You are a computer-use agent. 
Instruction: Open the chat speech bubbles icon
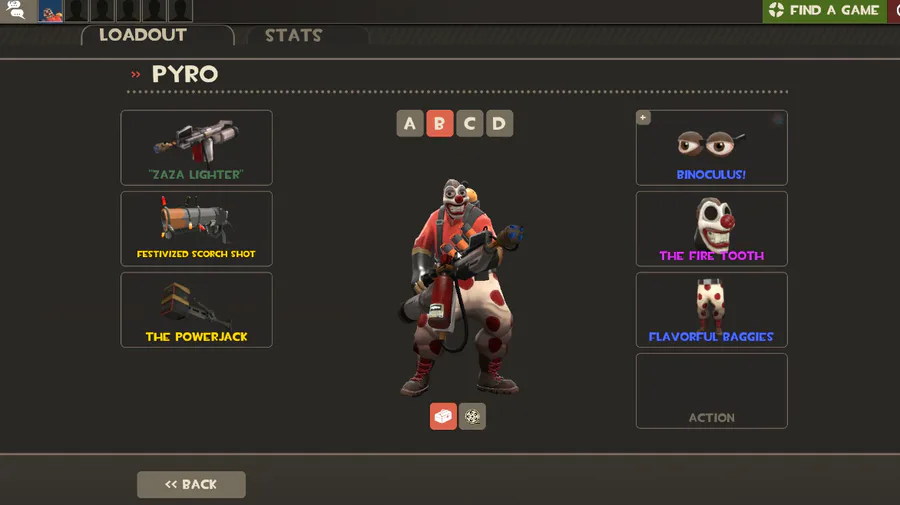17,11
